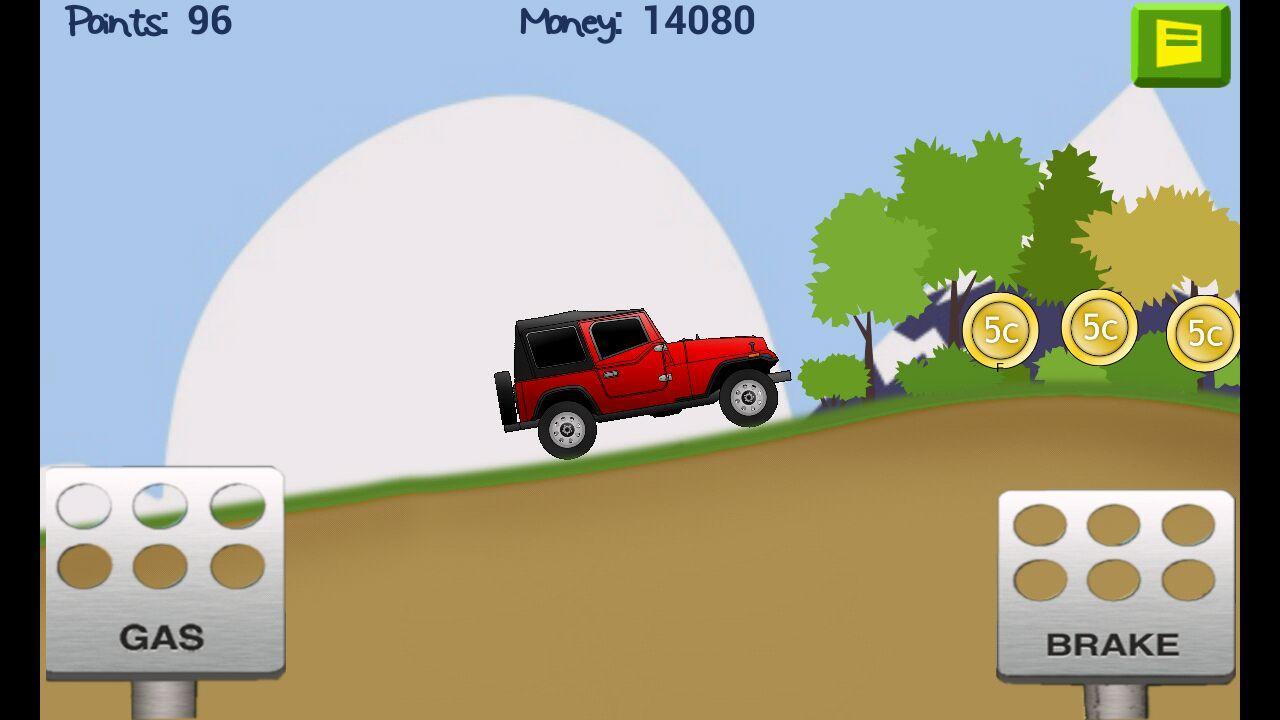Collect the middle 5c coin
Image resolution: width=1280 pixels, height=720 pixels.
click(1100, 326)
